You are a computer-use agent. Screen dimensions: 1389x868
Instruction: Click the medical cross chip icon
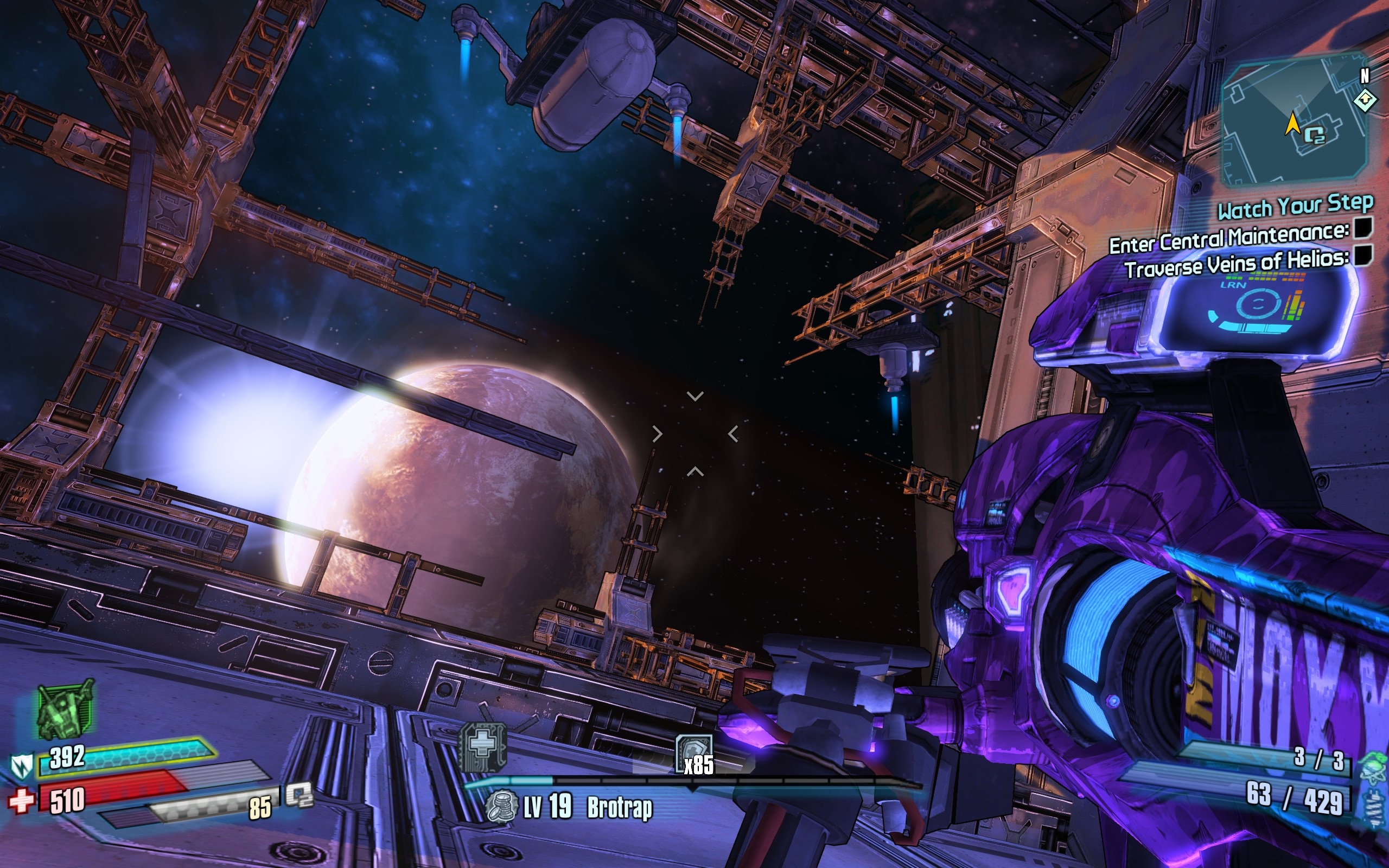(x=483, y=746)
